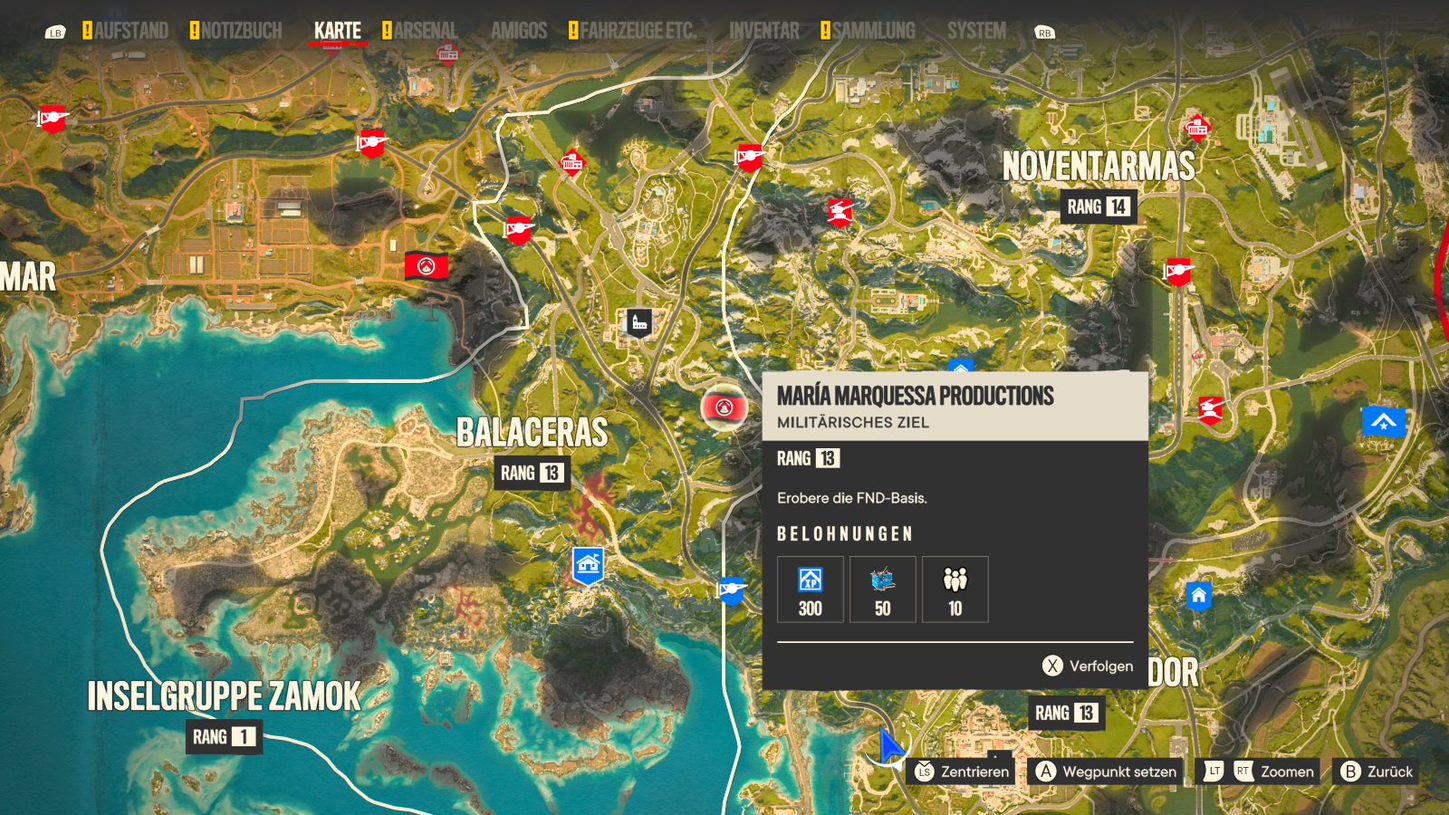Select the María Marquessa Productions military target icon

[x=722, y=407]
